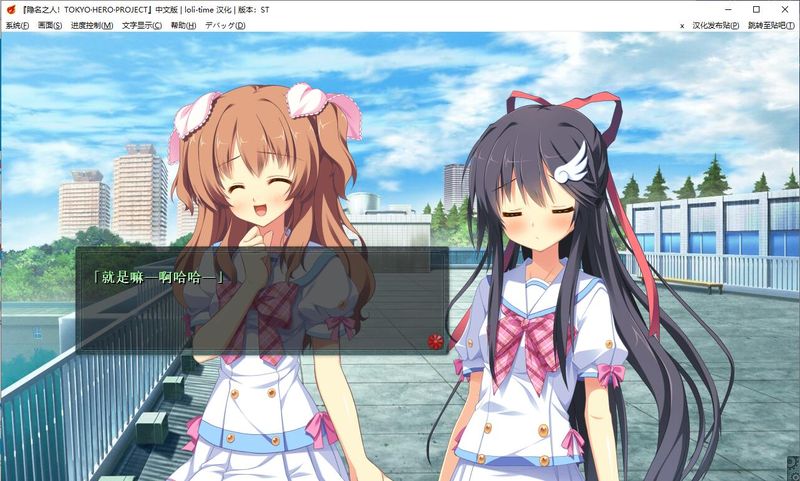Open the 跳转至贴吧(T) forum link
The image size is (800, 481).
[x=771, y=25]
